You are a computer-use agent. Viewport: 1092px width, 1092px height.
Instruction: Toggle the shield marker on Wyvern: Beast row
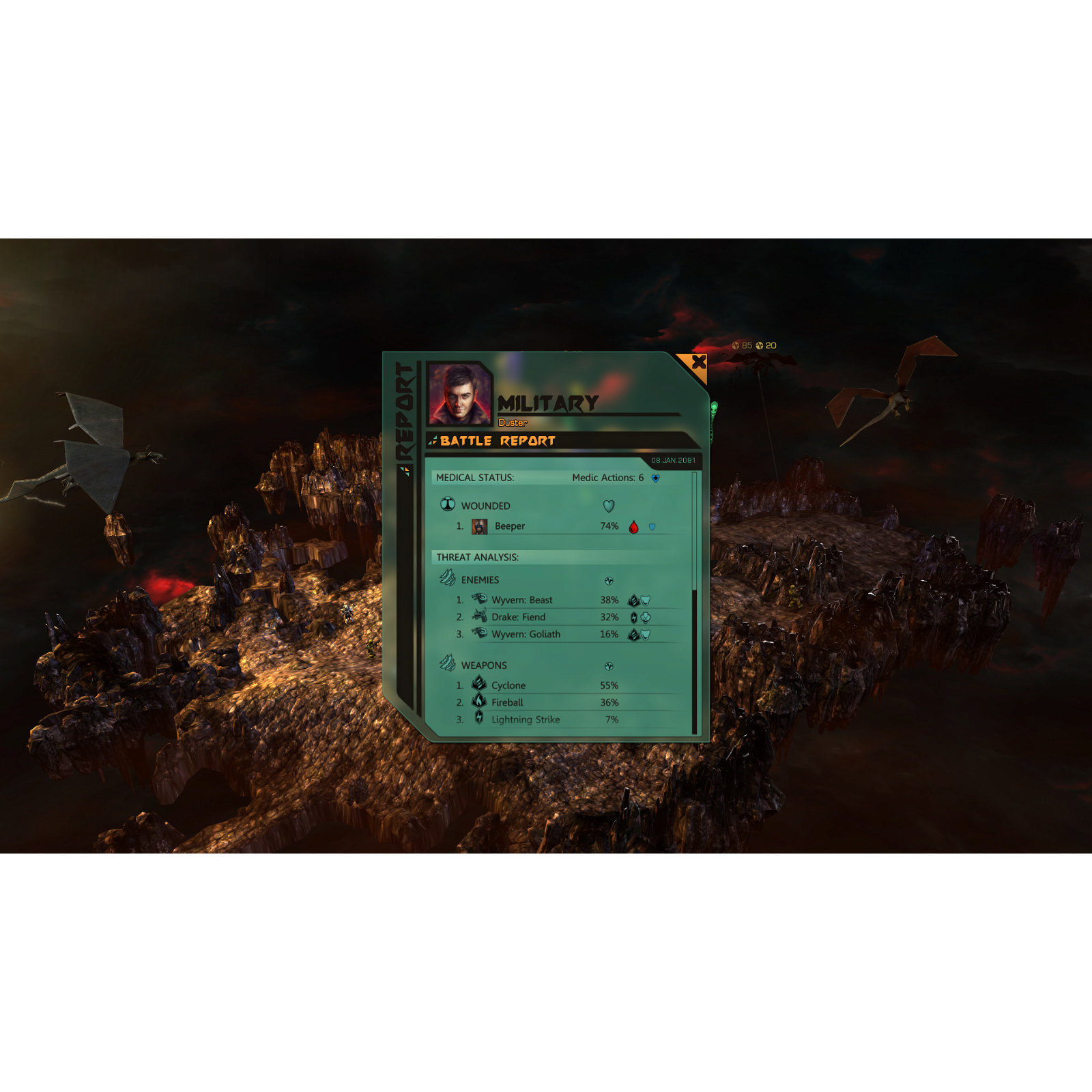[644, 599]
